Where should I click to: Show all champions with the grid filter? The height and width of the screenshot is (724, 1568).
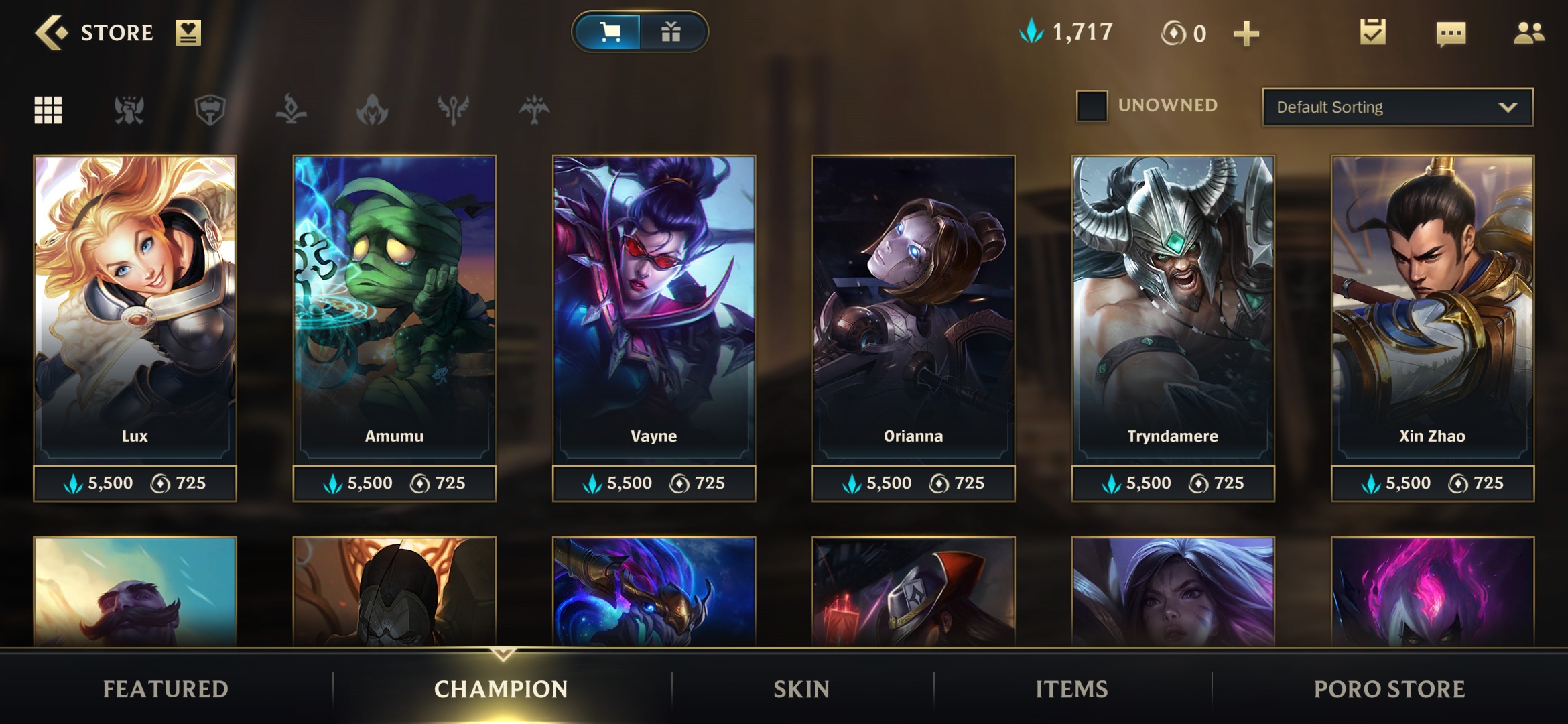48,110
